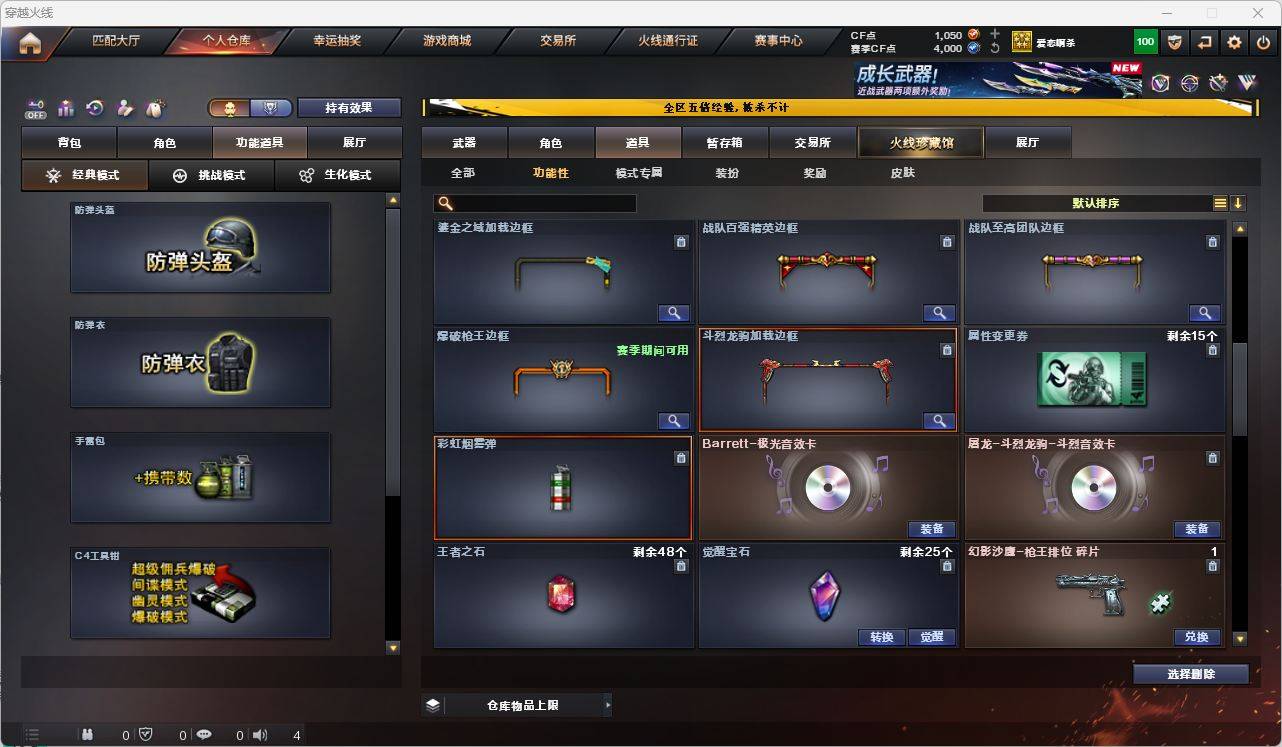Click the 选择删除 button at bottom right
The height and width of the screenshot is (747, 1282).
click(x=1190, y=674)
